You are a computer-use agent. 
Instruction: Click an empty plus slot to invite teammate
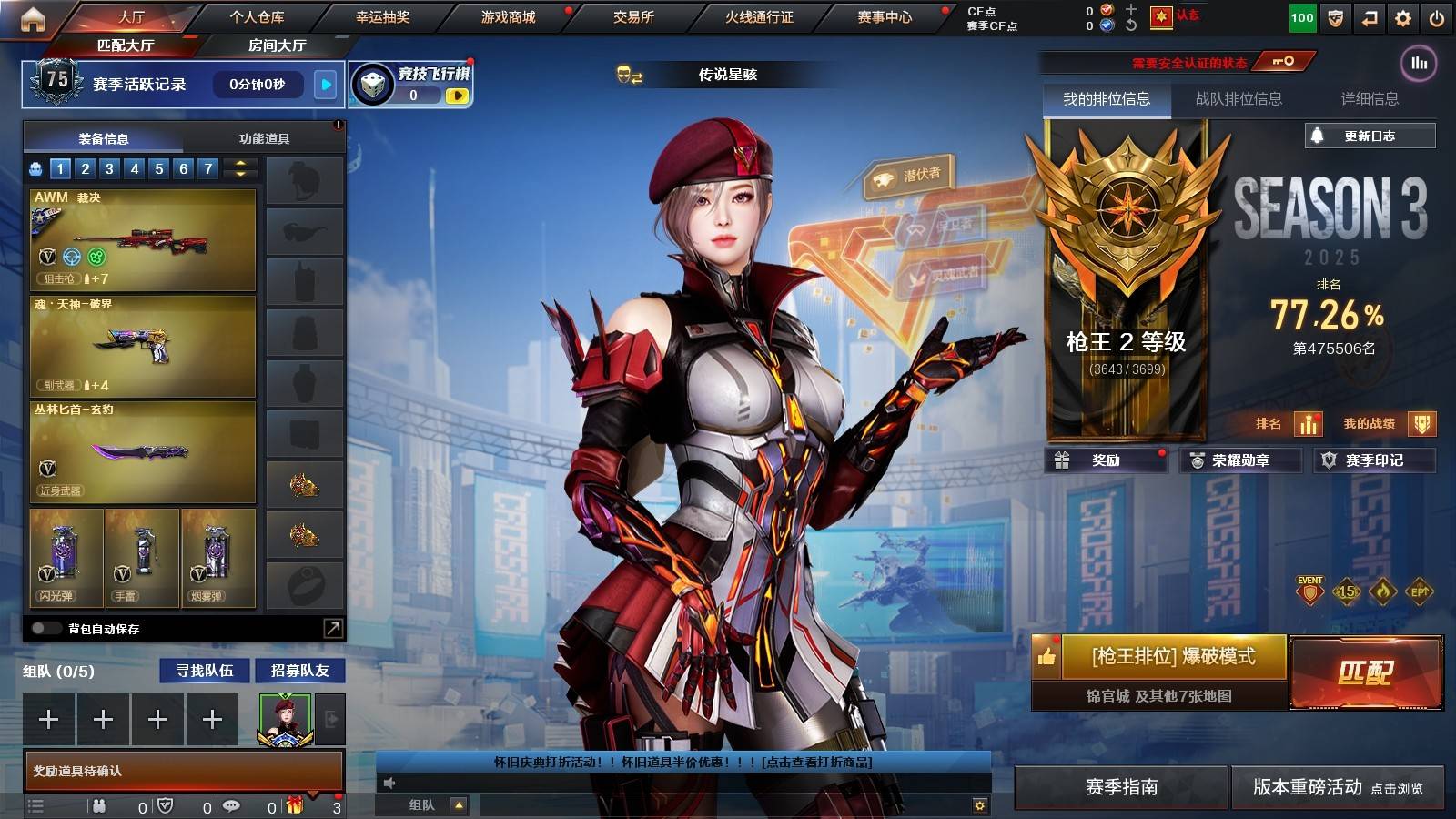pos(47,719)
